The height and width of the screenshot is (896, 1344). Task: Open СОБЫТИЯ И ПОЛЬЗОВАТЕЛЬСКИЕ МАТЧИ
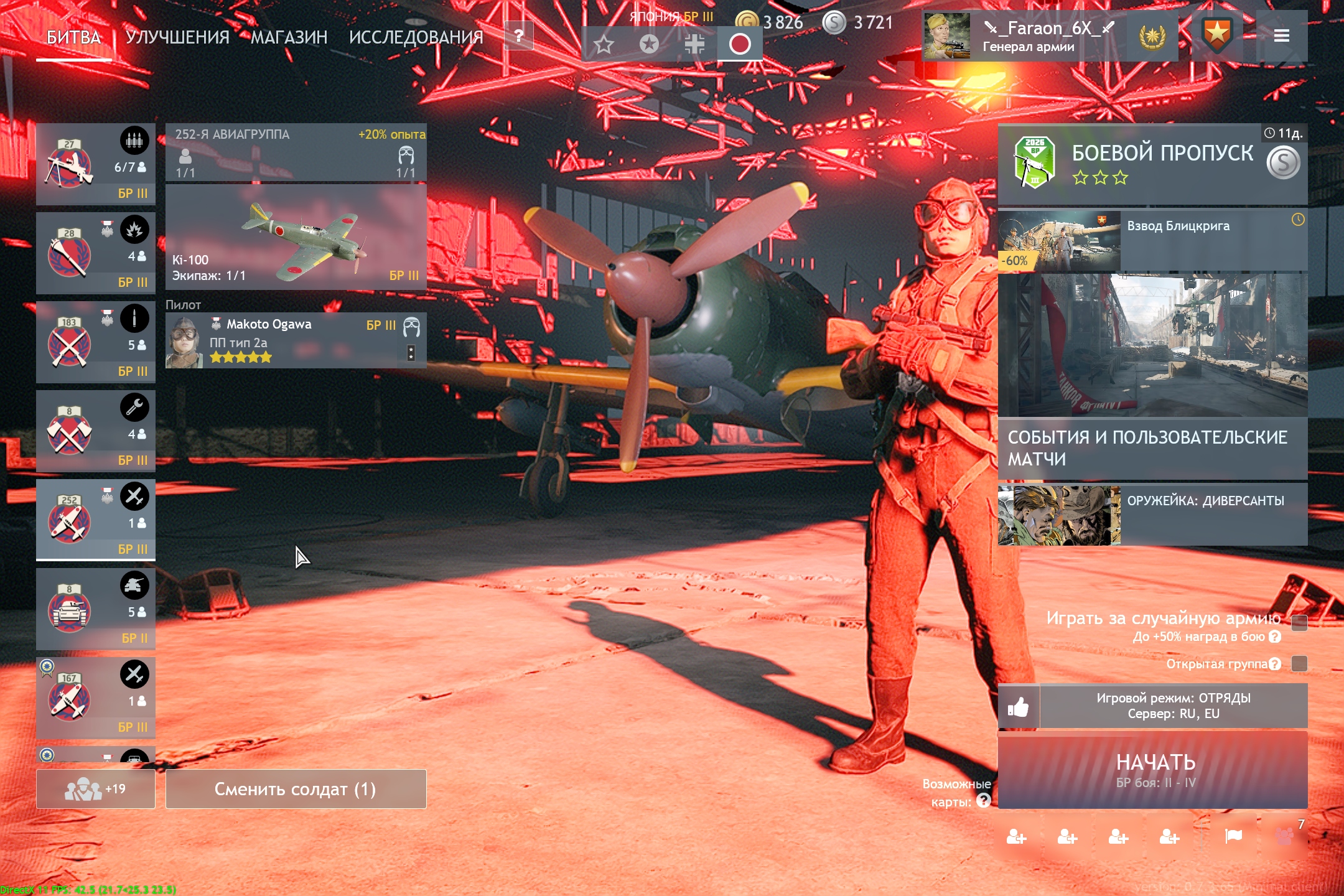1152,448
